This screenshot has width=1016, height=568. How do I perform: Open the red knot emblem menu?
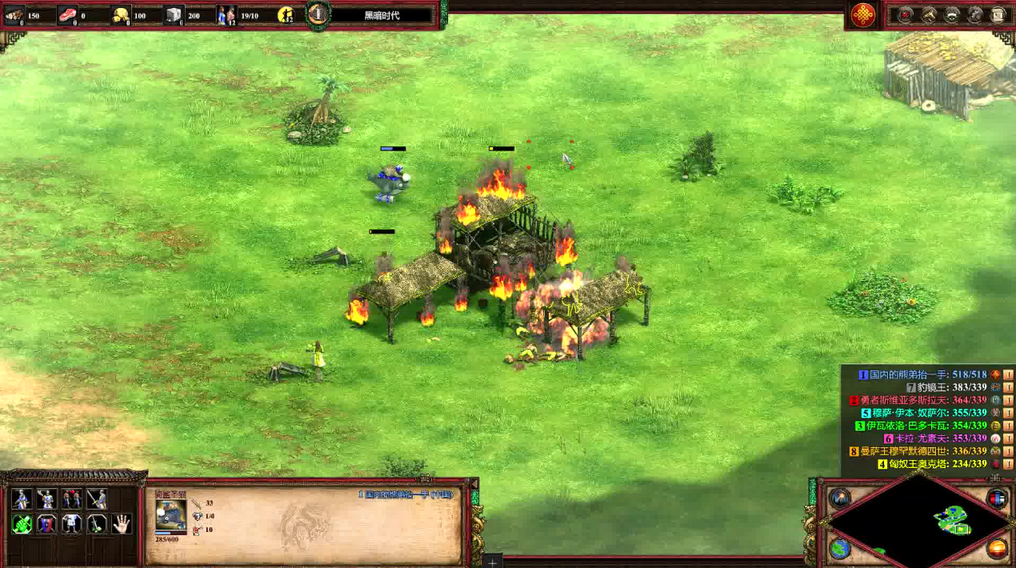coord(863,14)
